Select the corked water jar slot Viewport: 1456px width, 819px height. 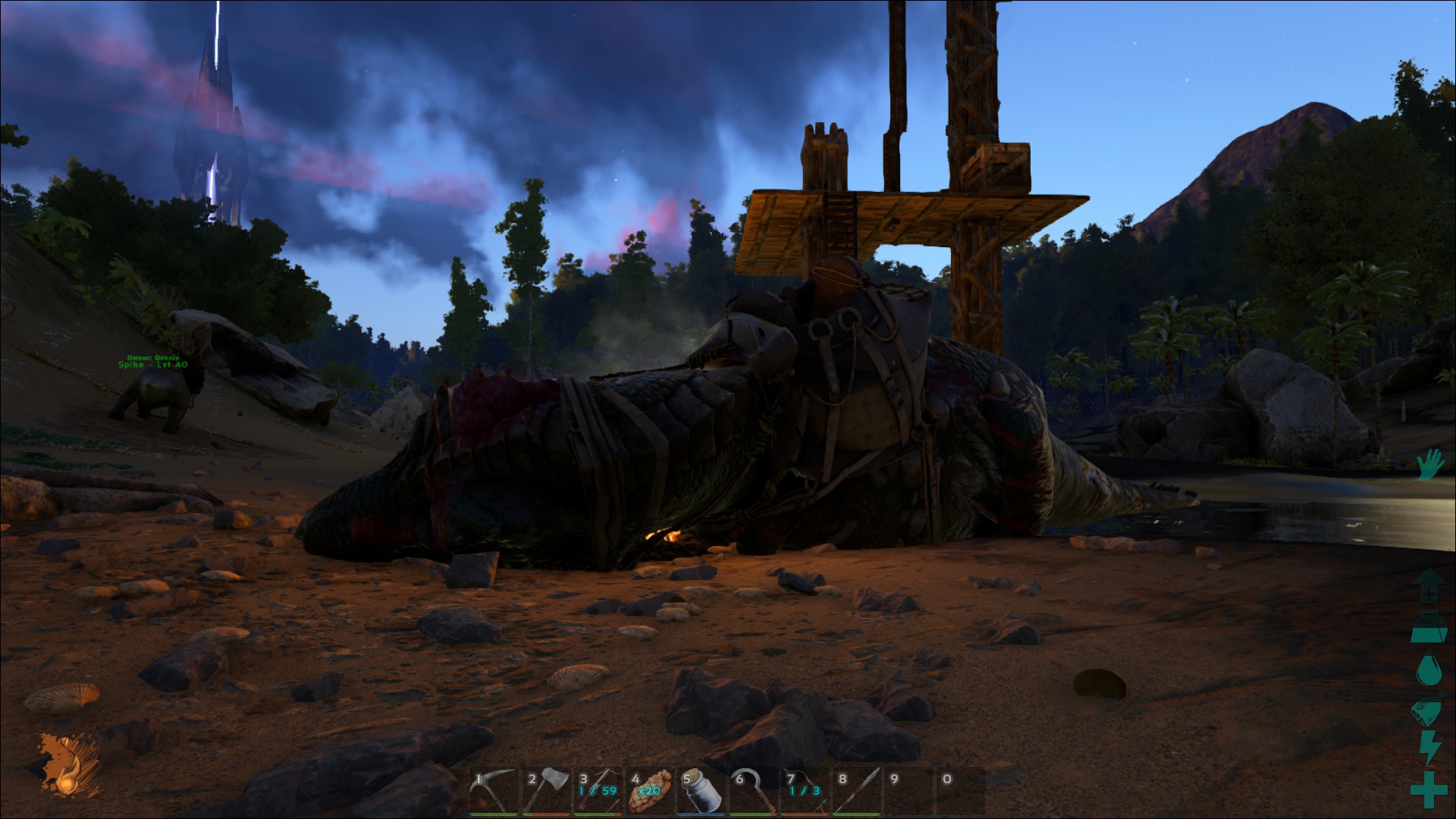701,792
